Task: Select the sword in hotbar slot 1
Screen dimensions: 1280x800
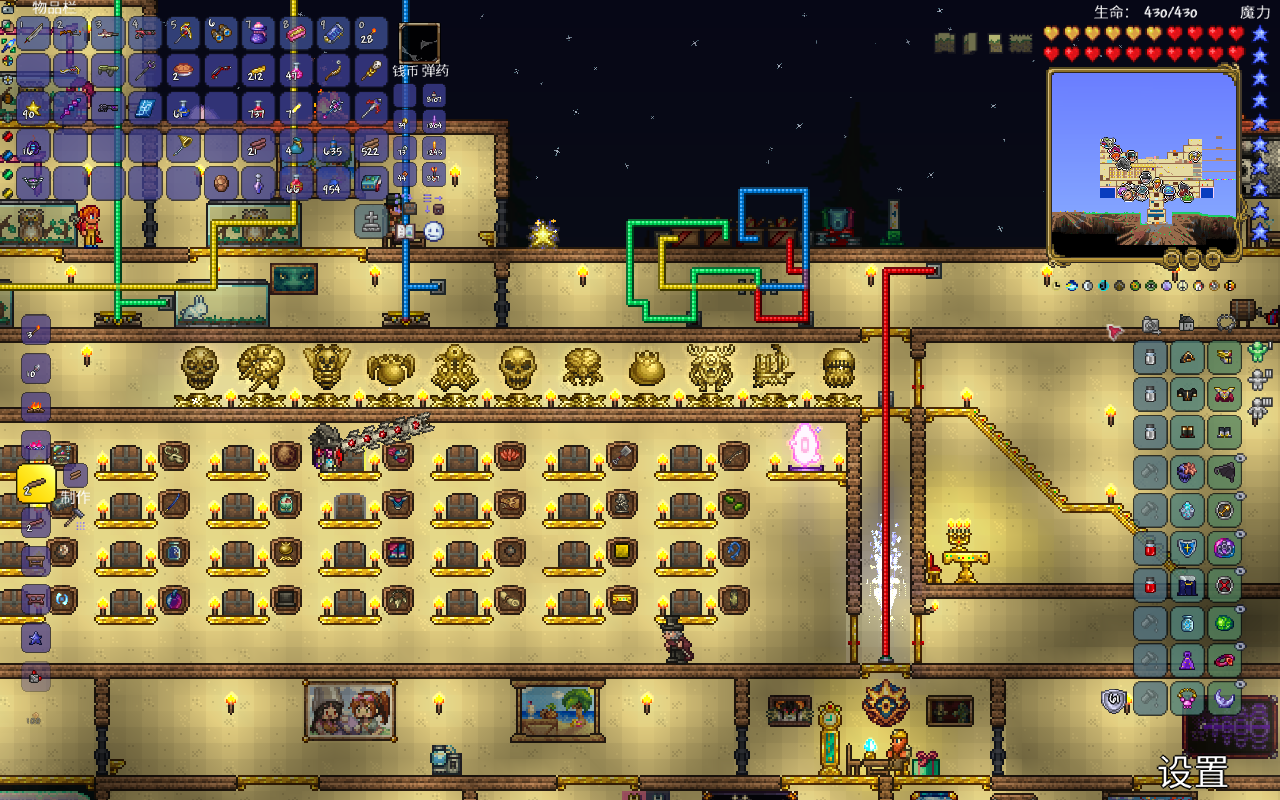Action: pos(34,33)
